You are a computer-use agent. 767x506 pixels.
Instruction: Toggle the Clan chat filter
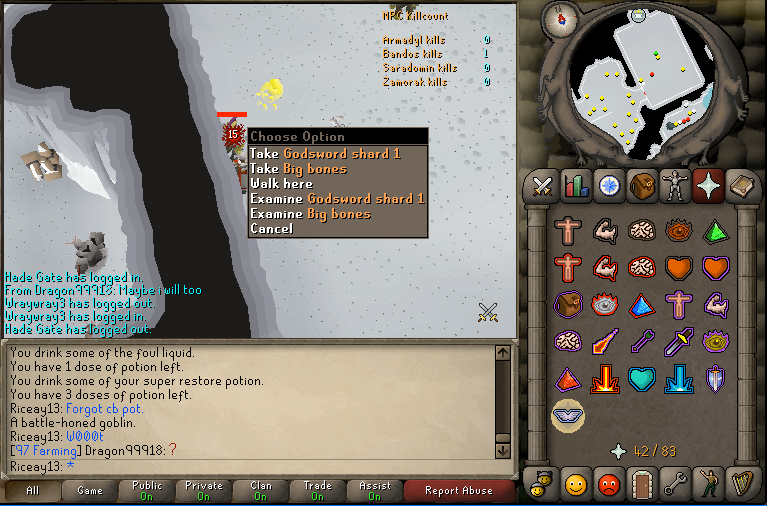click(x=261, y=490)
